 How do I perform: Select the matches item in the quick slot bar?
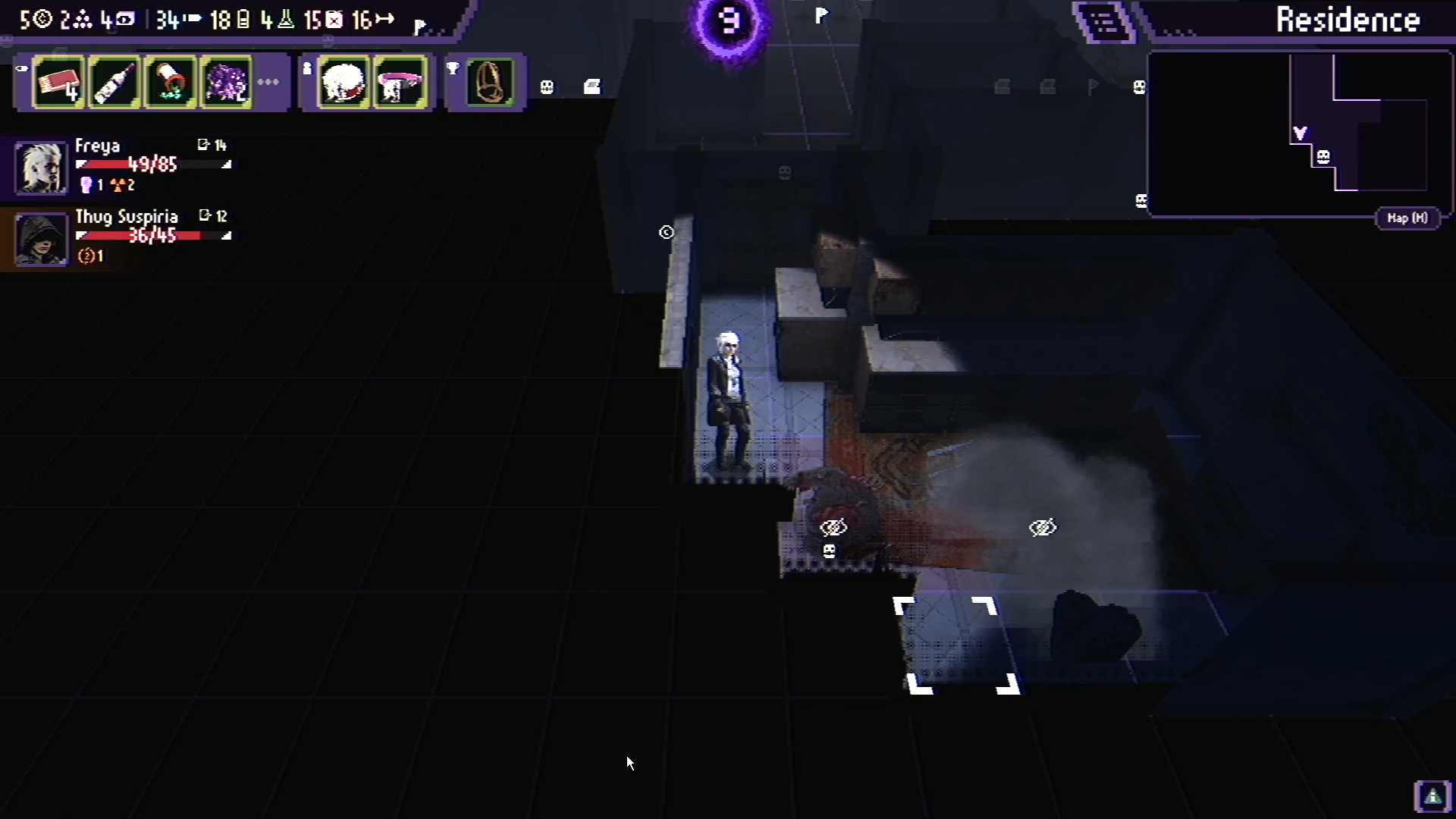coord(59,82)
